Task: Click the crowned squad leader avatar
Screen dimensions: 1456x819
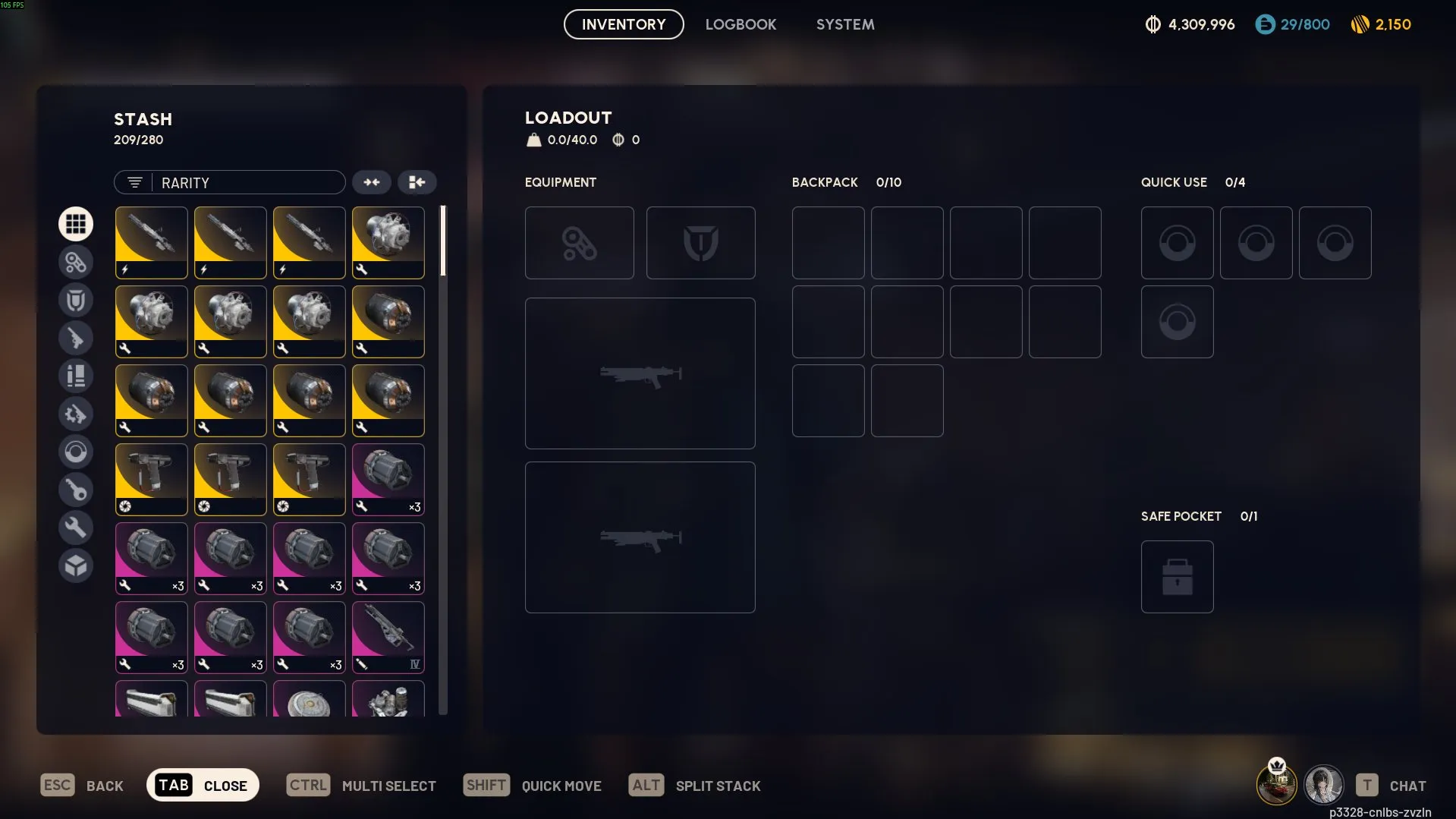Action: 1276,784
